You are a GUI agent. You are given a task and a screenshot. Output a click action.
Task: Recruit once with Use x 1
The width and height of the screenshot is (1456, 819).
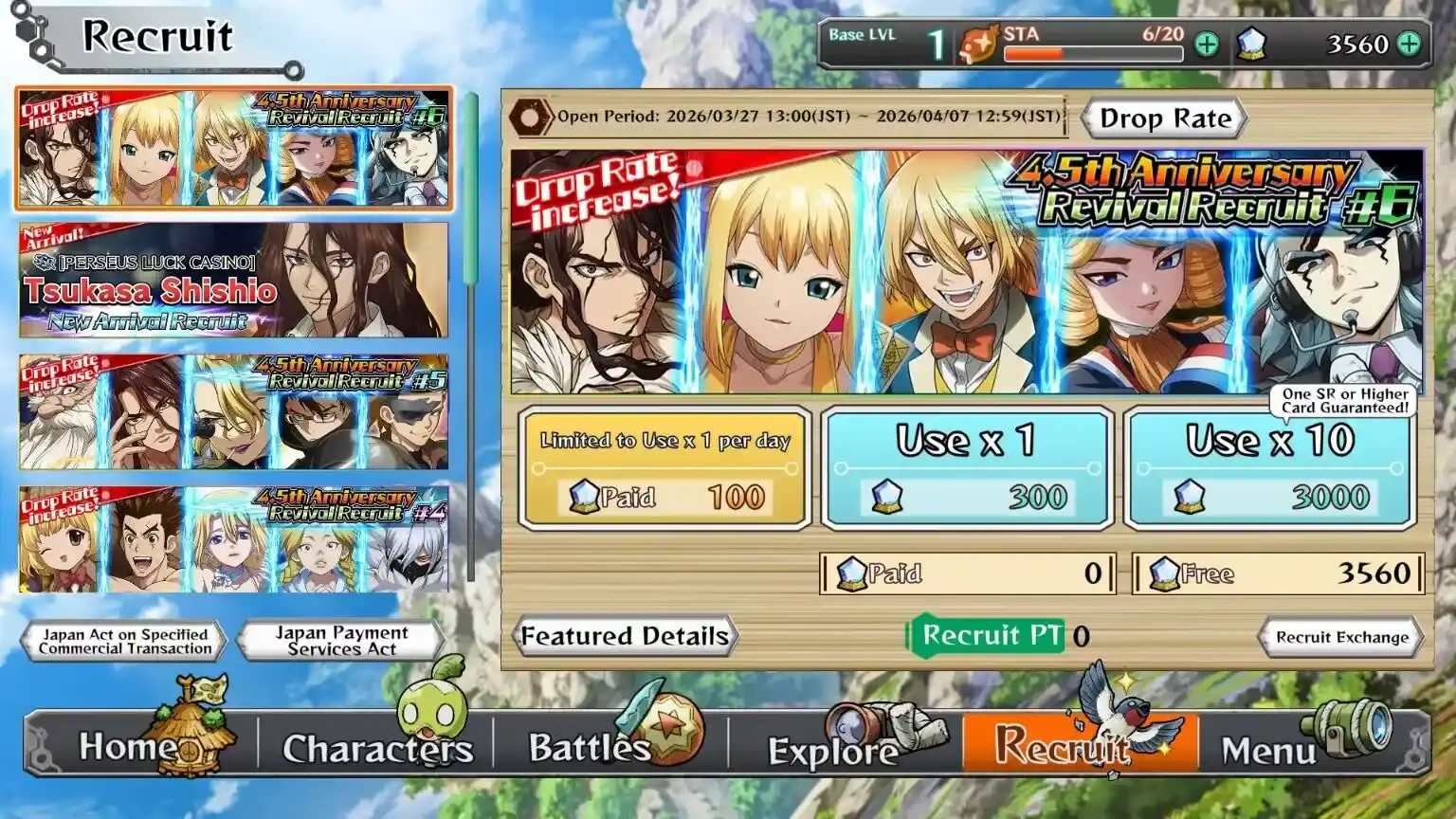(x=966, y=469)
